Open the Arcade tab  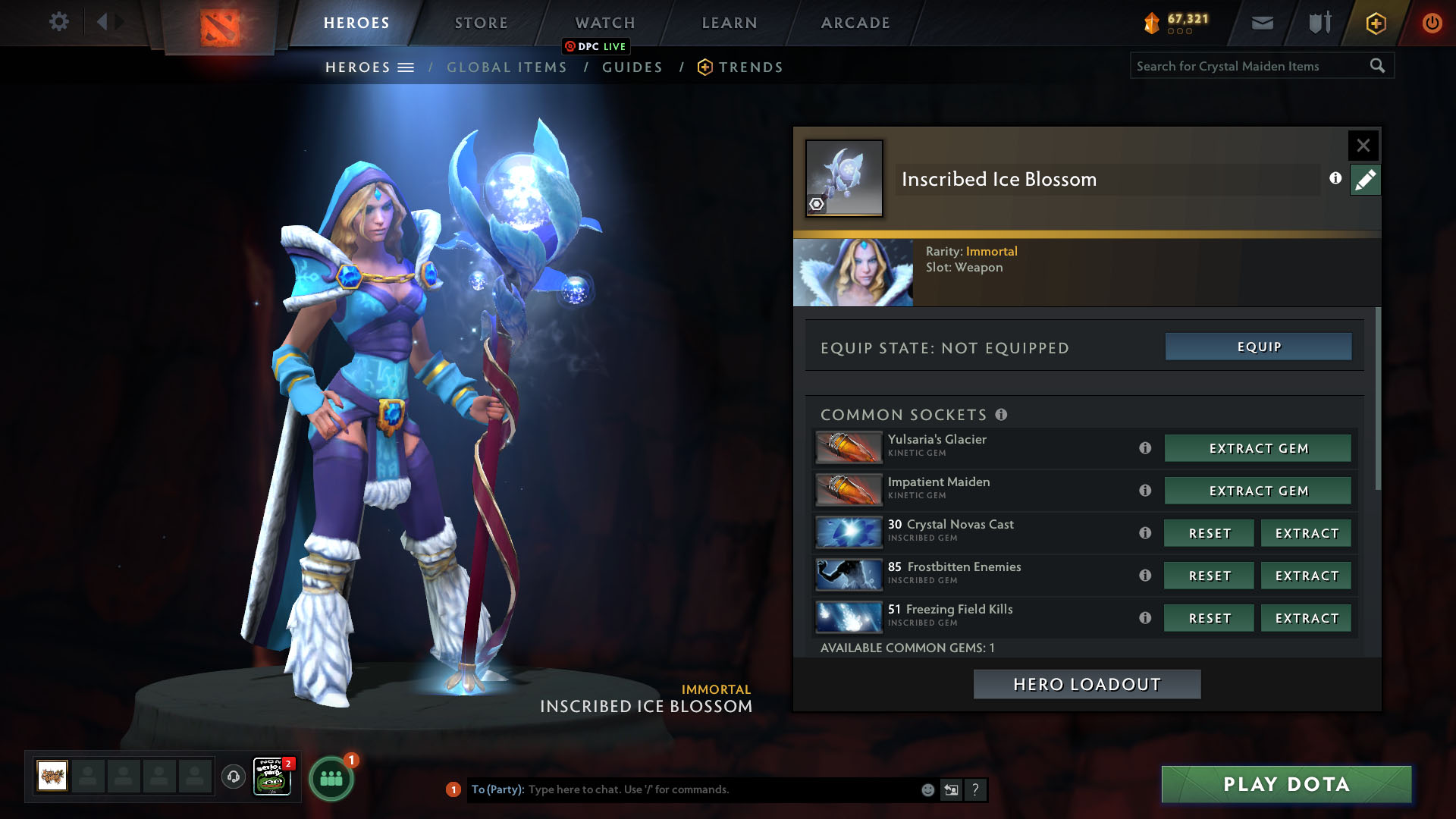point(855,23)
